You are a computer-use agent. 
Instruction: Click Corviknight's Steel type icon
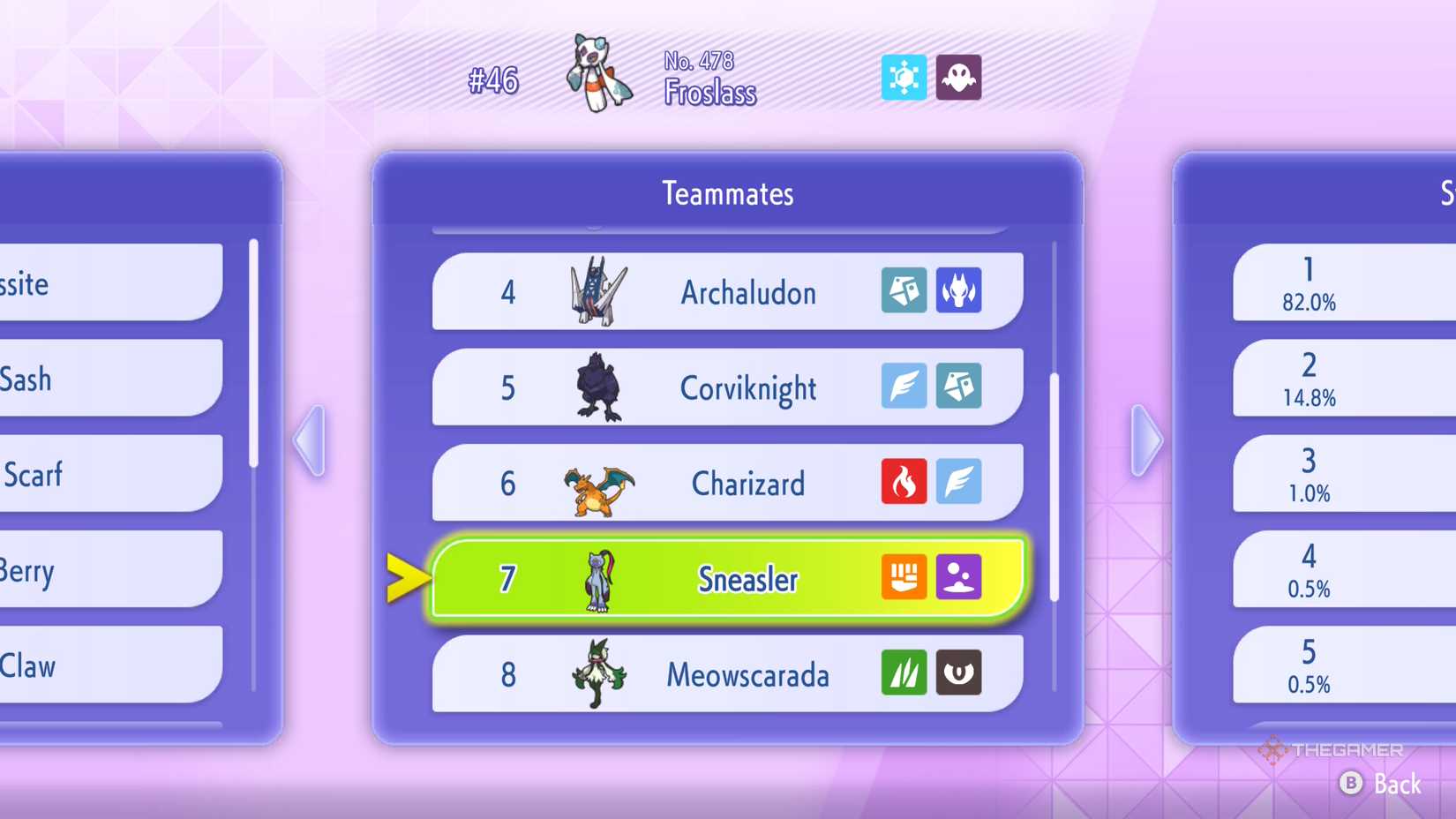pyautogui.click(x=959, y=387)
